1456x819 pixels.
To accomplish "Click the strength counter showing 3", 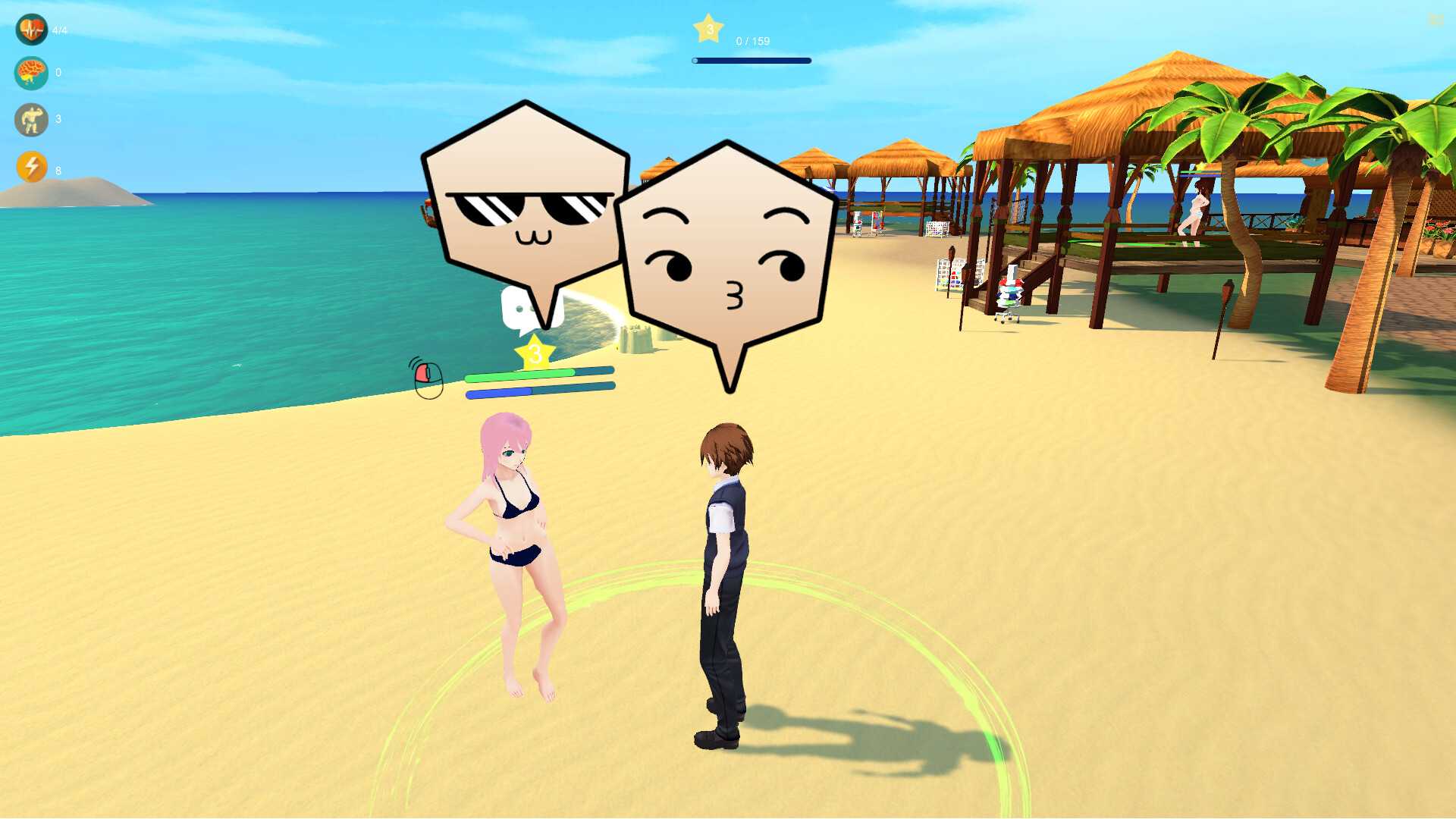I will (x=58, y=119).
